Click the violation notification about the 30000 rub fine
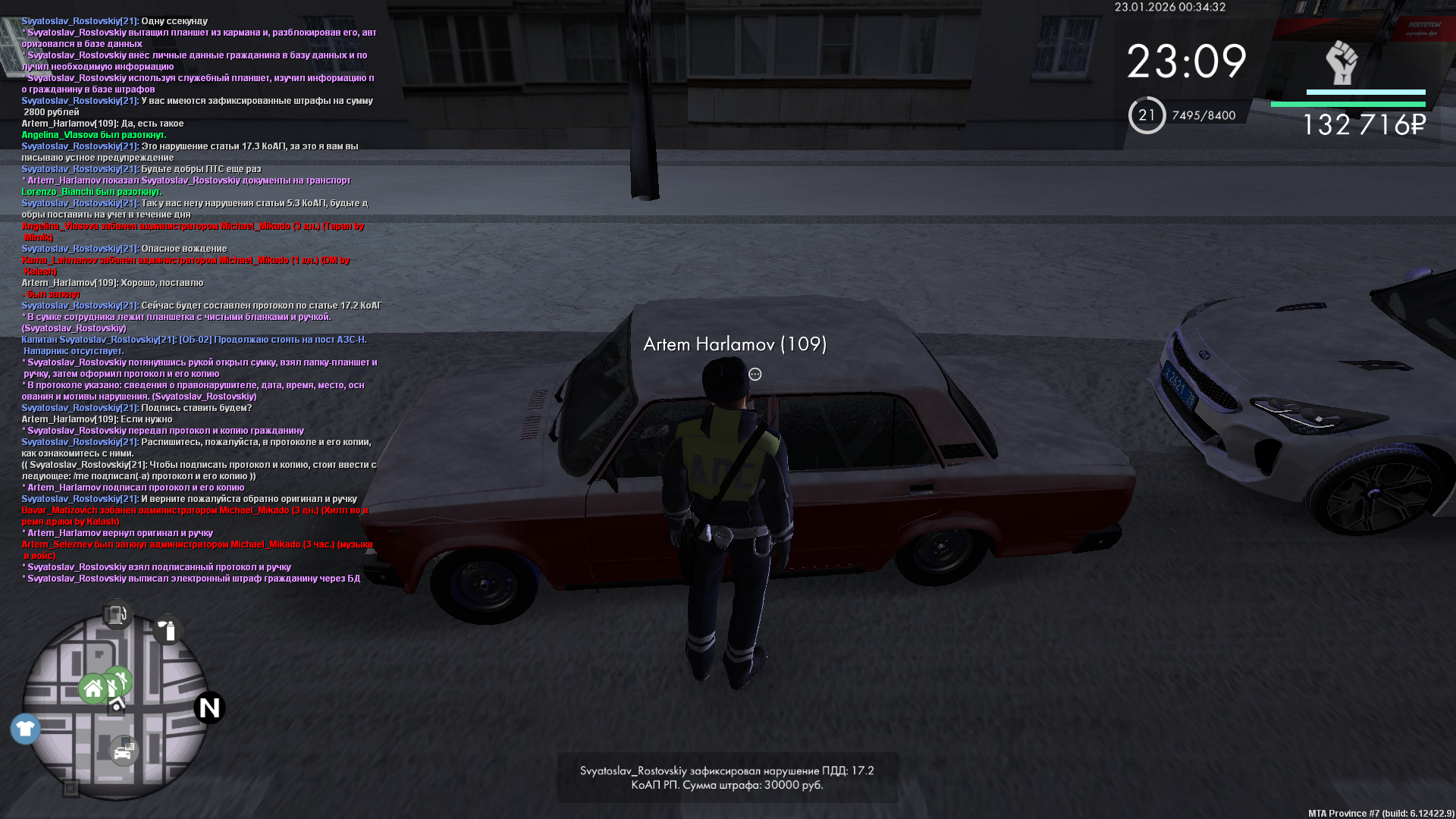1456x819 pixels. click(x=726, y=777)
